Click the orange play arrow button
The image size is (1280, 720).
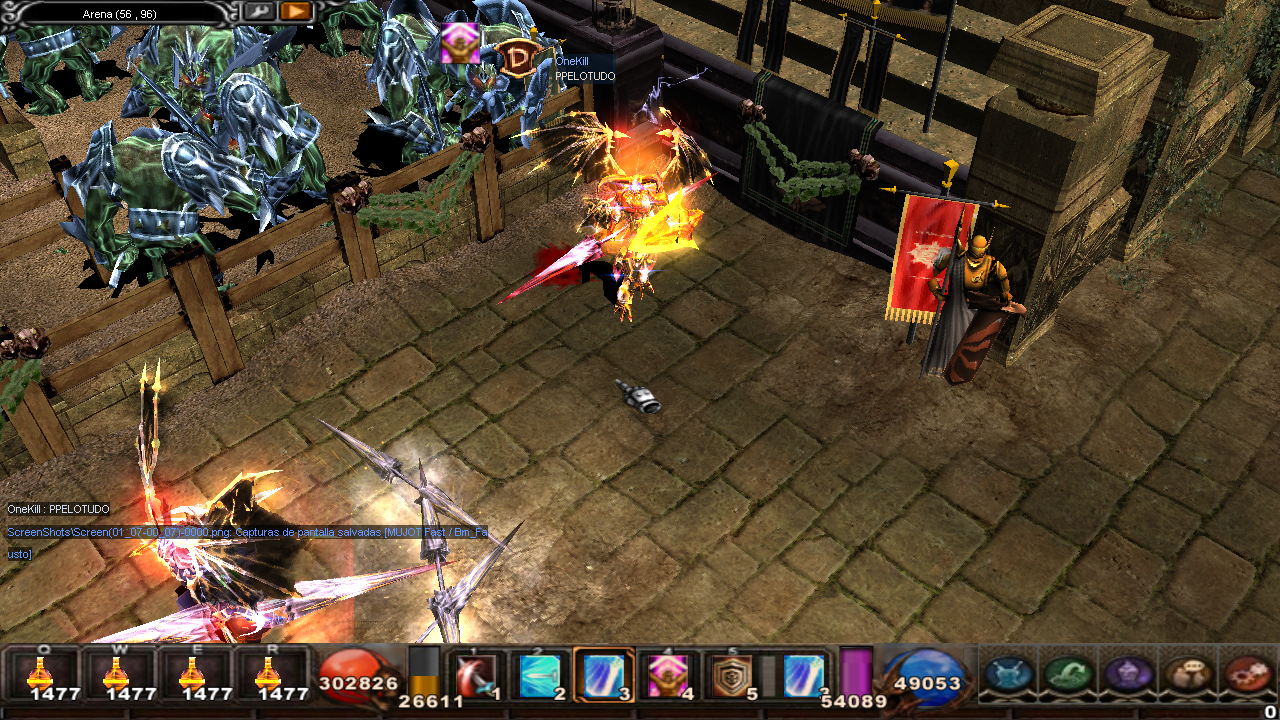click(296, 11)
